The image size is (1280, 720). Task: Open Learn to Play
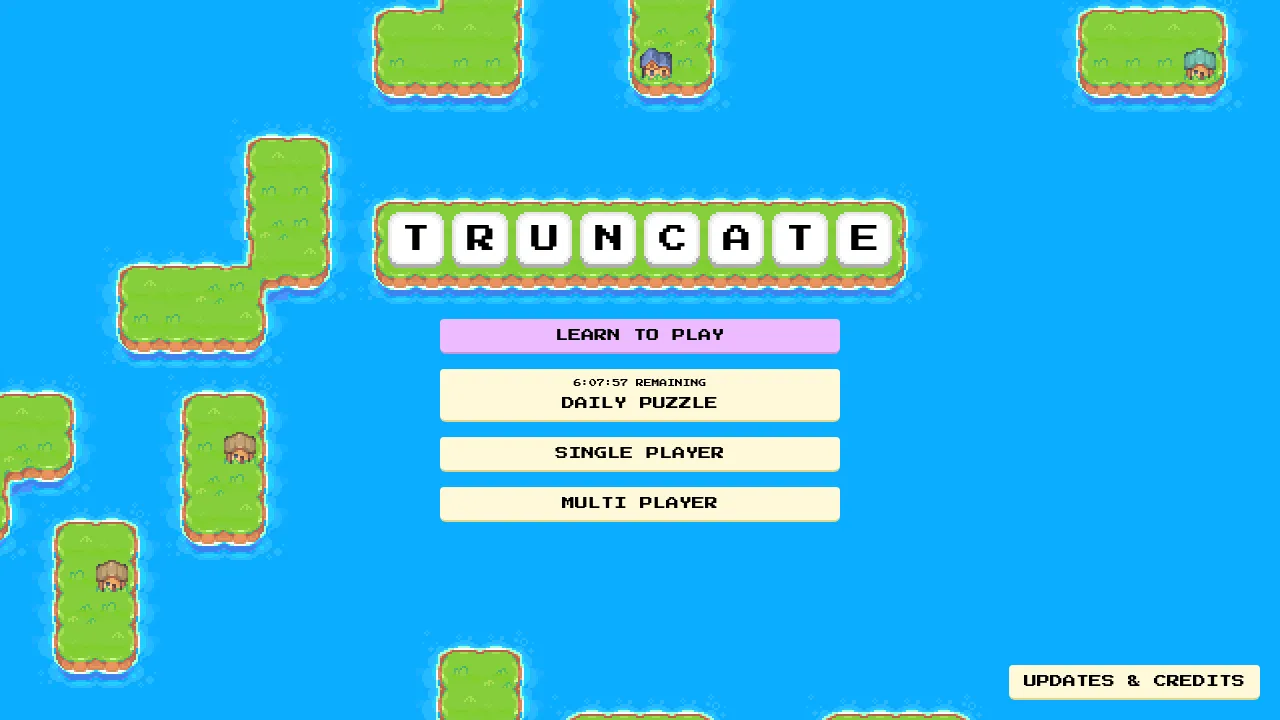click(639, 335)
